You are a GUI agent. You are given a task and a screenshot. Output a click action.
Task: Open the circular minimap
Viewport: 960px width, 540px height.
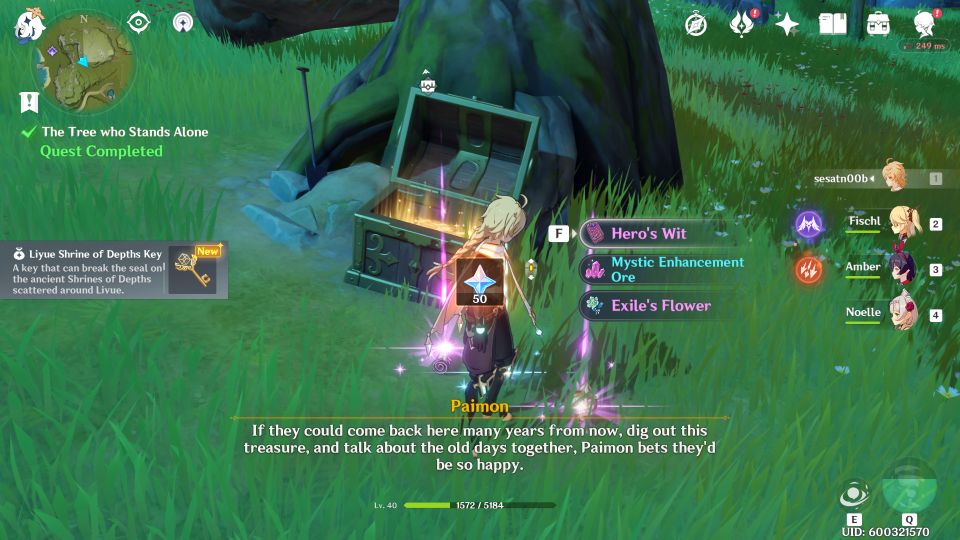(x=85, y=60)
